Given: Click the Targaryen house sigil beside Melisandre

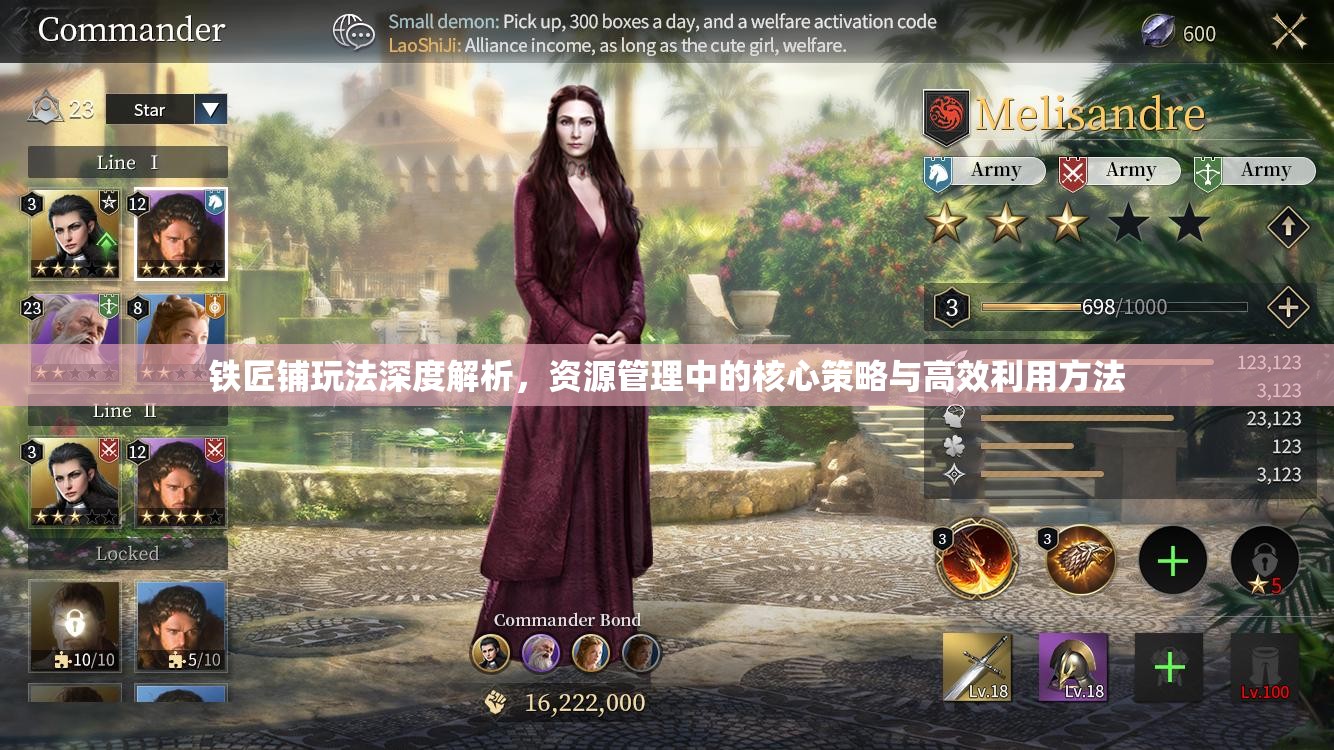Looking at the screenshot, I should click(945, 113).
